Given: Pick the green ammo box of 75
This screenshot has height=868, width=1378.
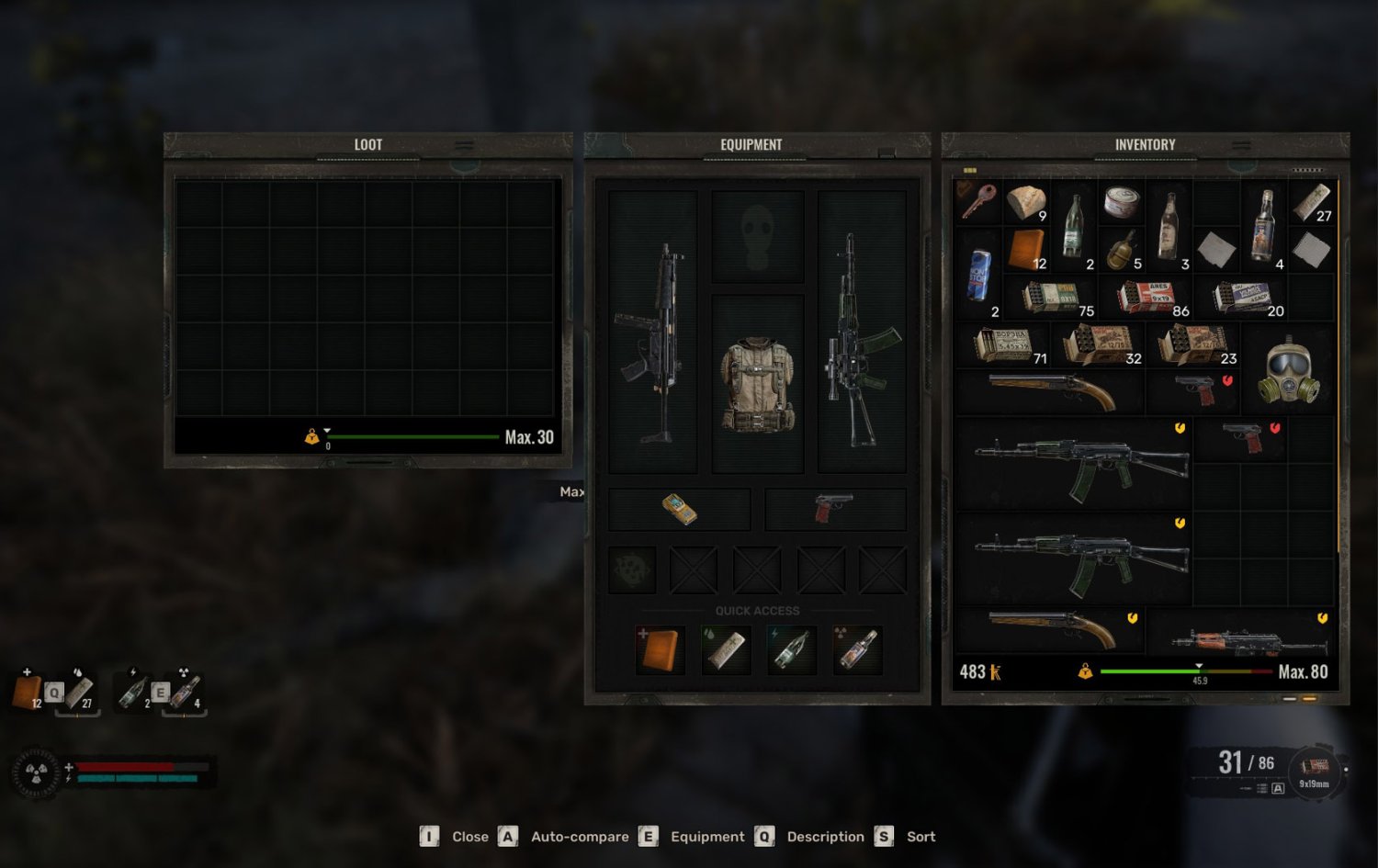Looking at the screenshot, I should tap(1051, 297).
